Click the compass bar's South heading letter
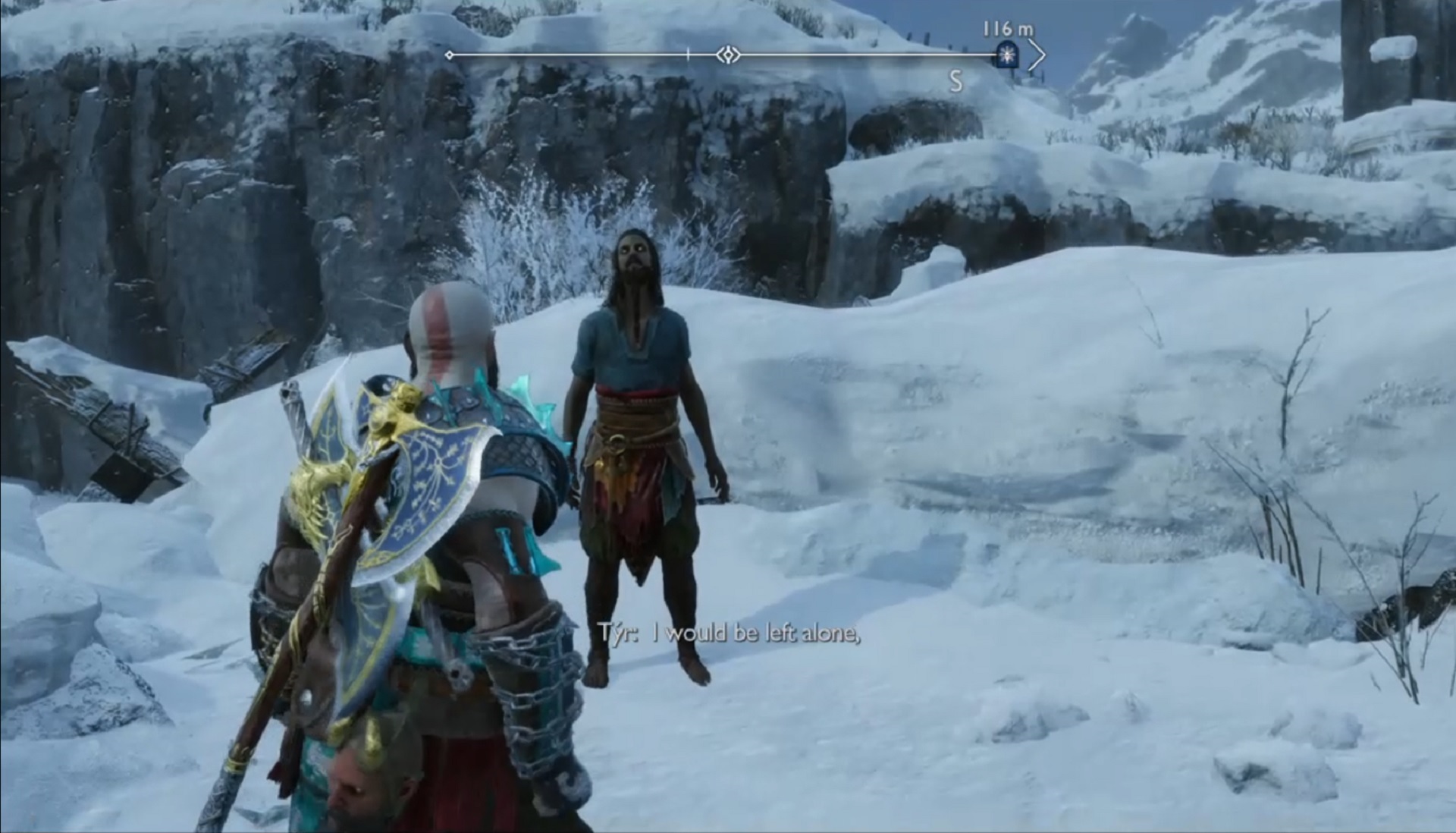The image size is (1456, 833). click(955, 80)
